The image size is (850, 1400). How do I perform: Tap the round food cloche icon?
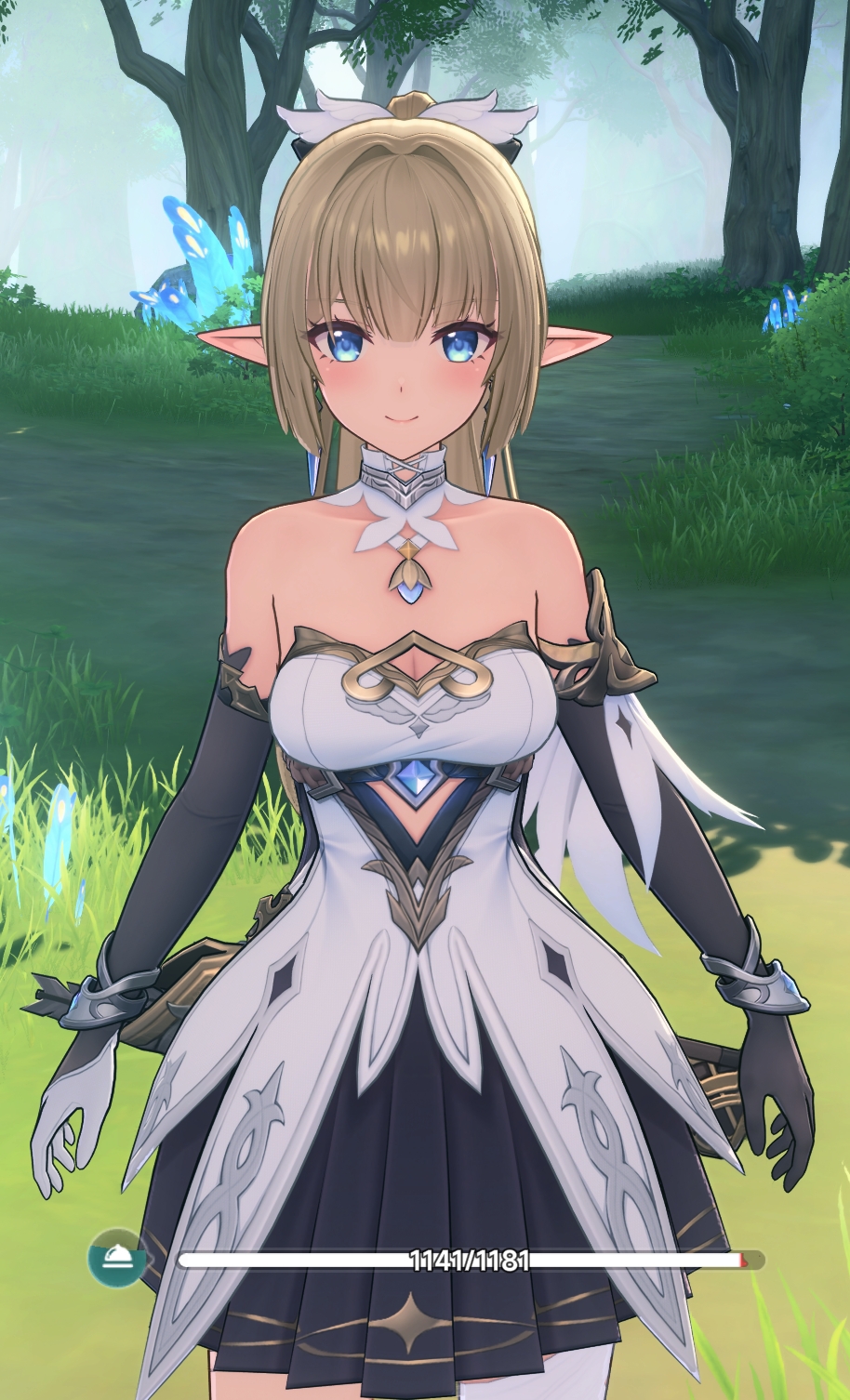tap(117, 1259)
